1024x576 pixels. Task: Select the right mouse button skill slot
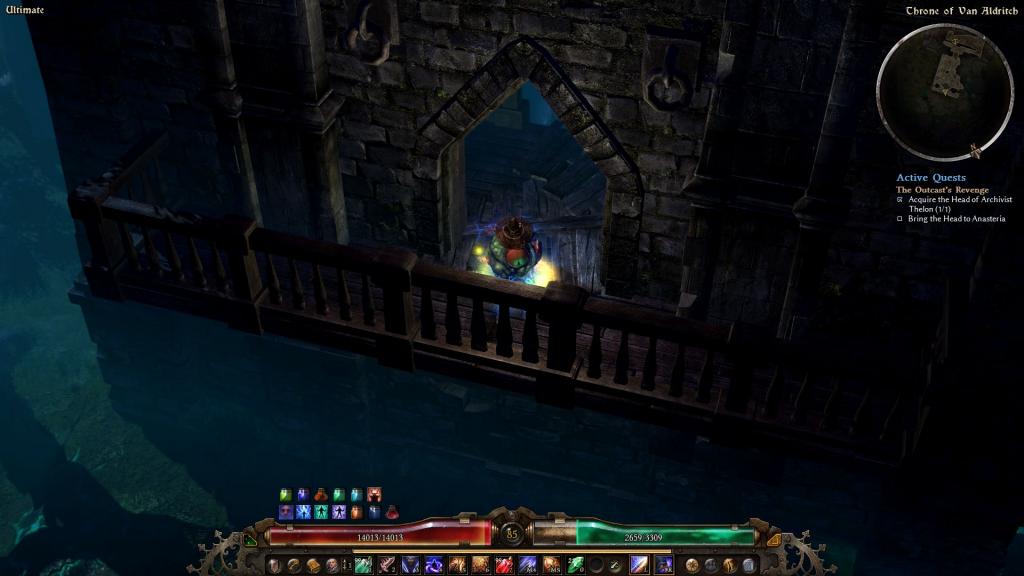(x=663, y=565)
